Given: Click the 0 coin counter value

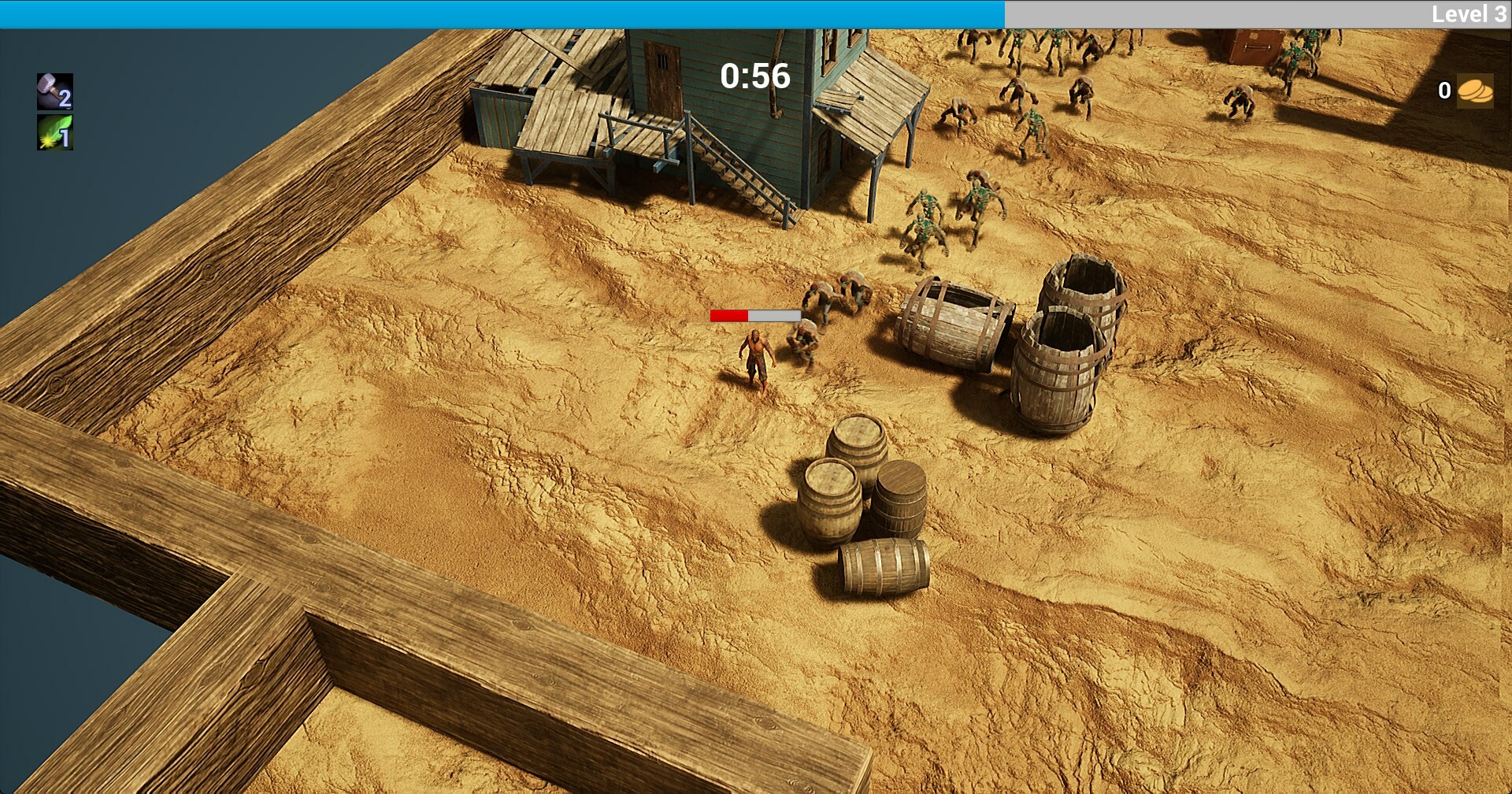Looking at the screenshot, I should click(1443, 91).
